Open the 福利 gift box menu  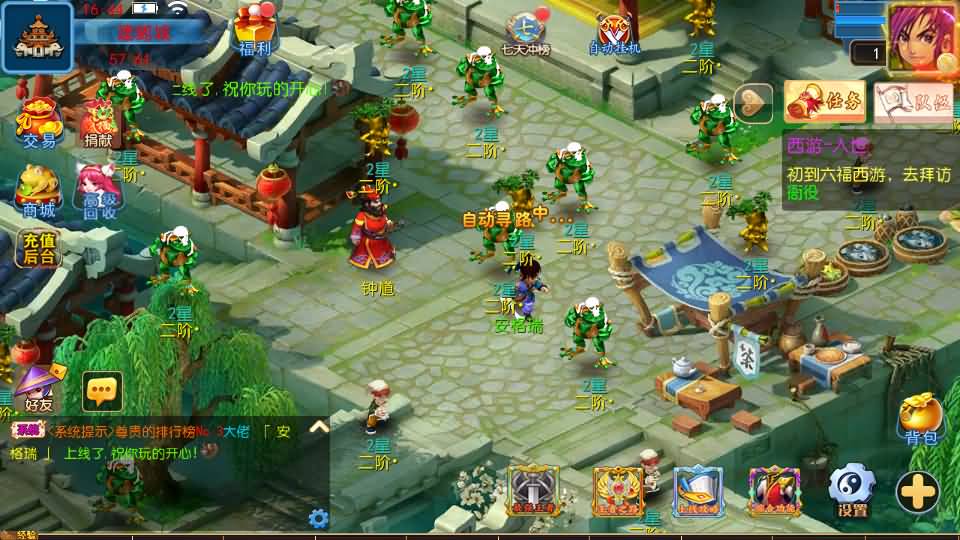point(256,28)
